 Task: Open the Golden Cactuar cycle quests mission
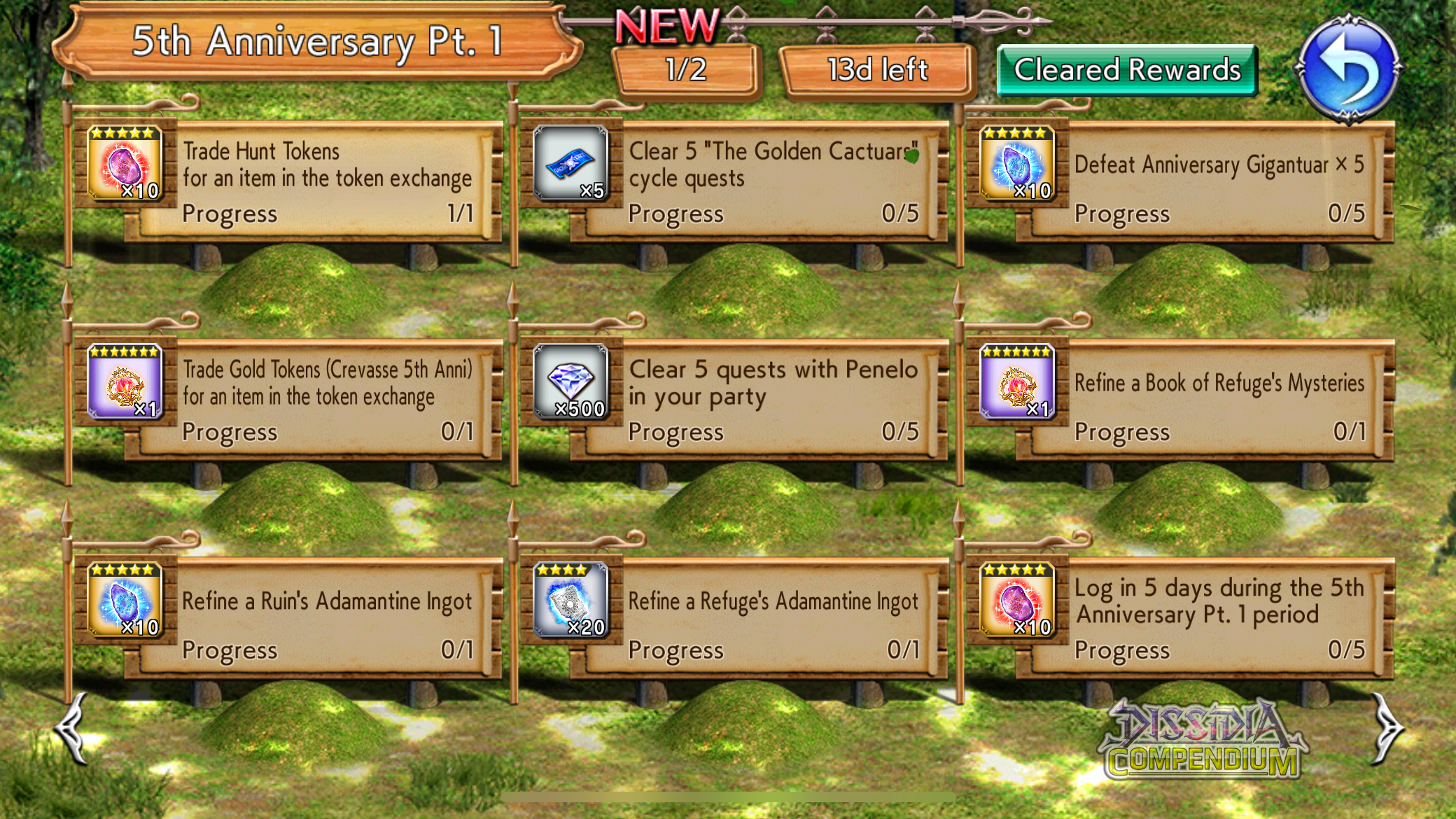[773, 182]
